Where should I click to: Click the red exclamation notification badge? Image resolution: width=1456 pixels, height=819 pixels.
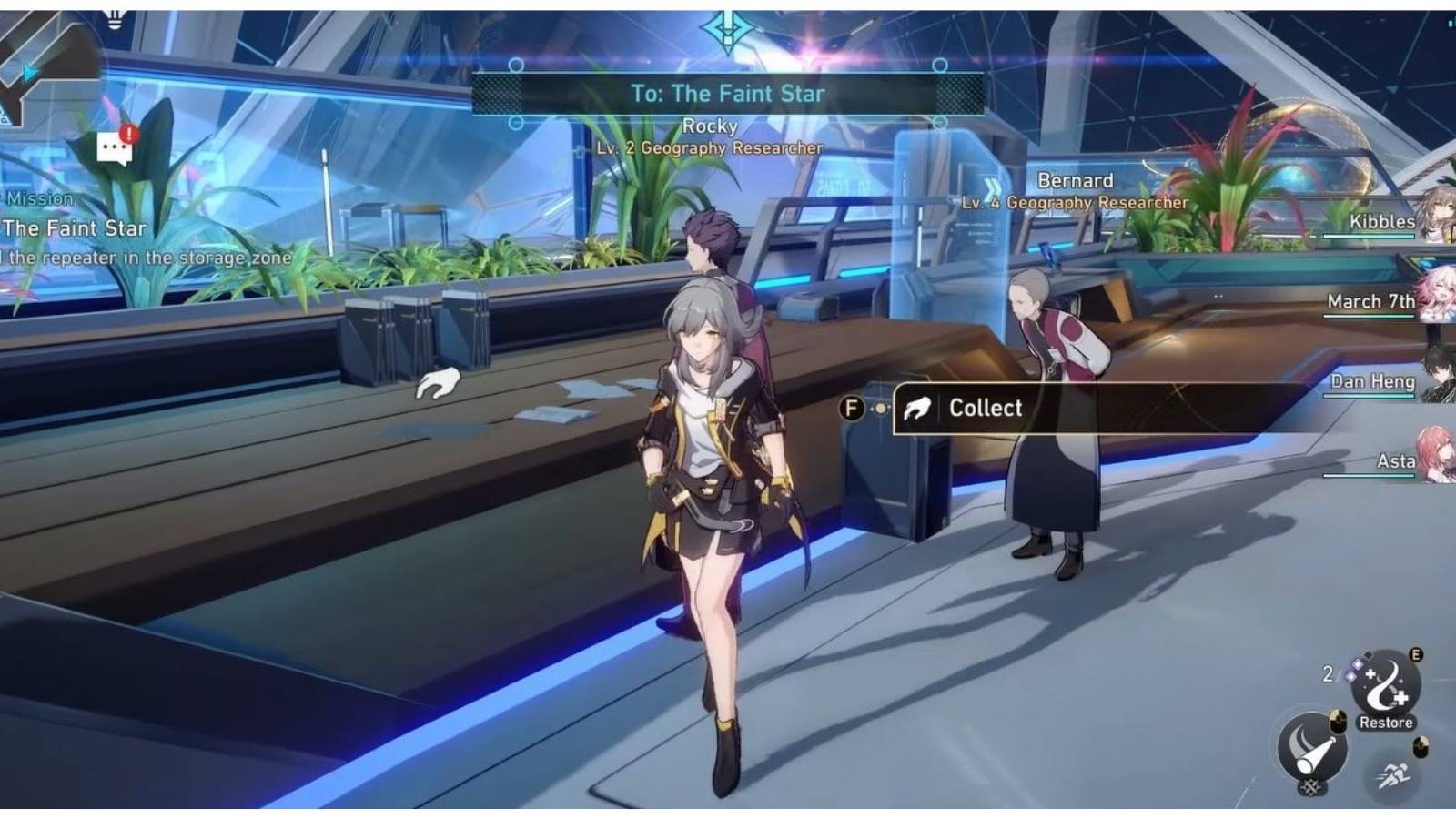click(x=129, y=132)
